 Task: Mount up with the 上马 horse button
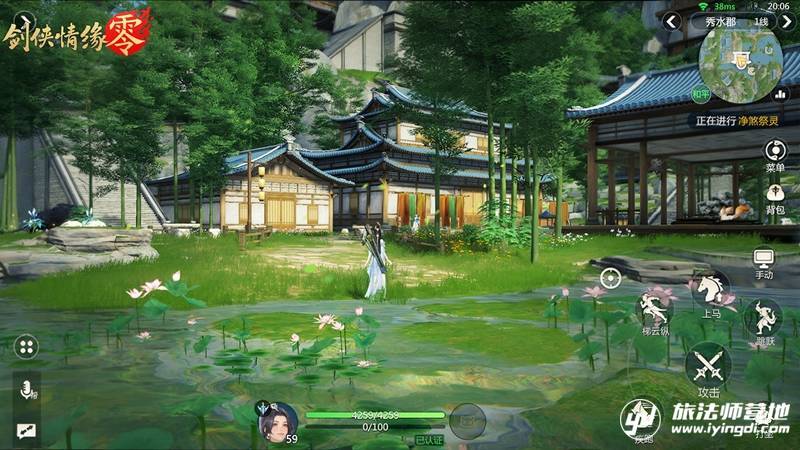pos(711,292)
